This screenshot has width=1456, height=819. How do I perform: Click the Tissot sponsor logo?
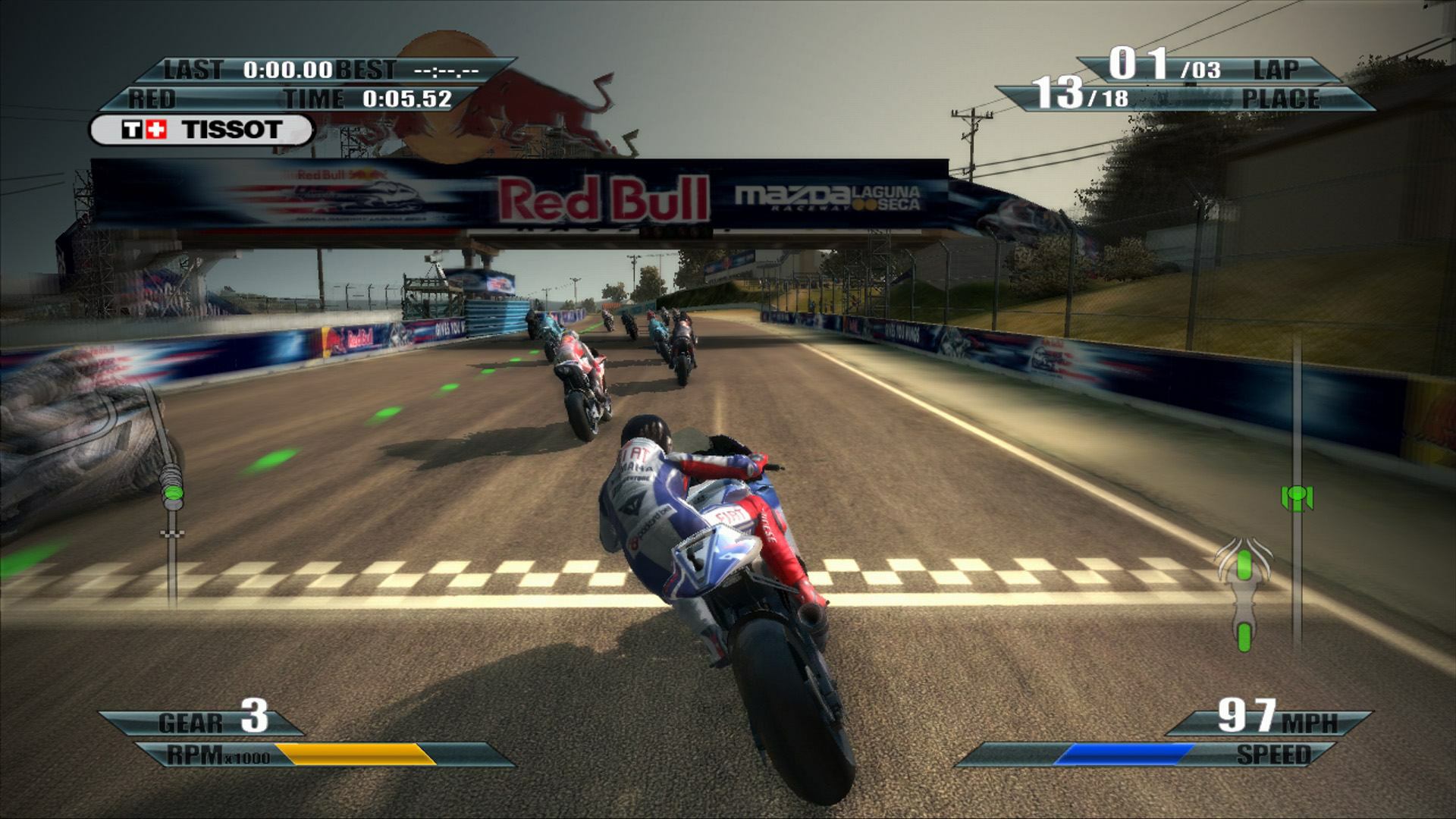coord(203,129)
